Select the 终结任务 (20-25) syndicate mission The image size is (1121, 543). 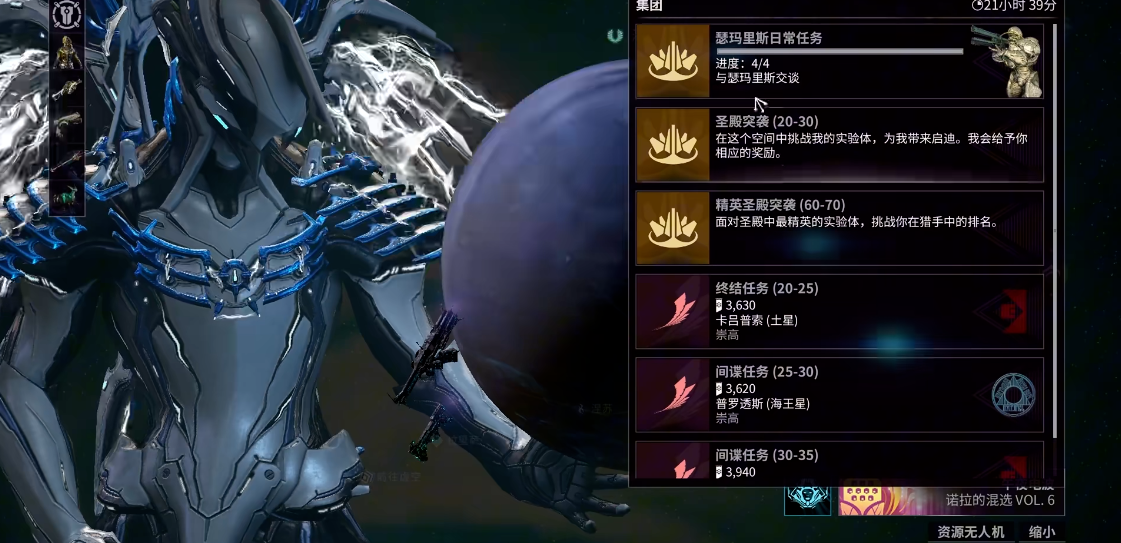coord(838,311)
